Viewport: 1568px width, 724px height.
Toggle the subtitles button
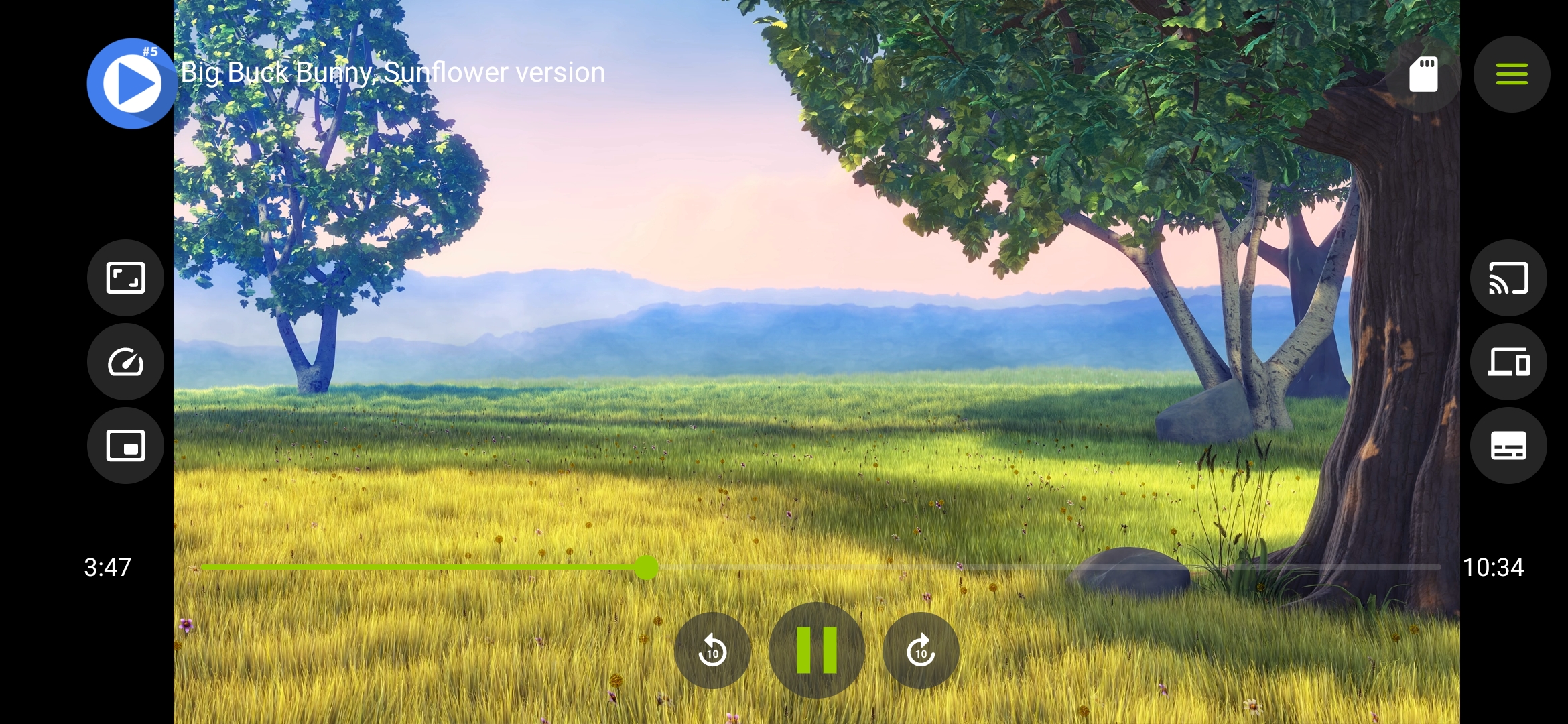pos(1508,446)
